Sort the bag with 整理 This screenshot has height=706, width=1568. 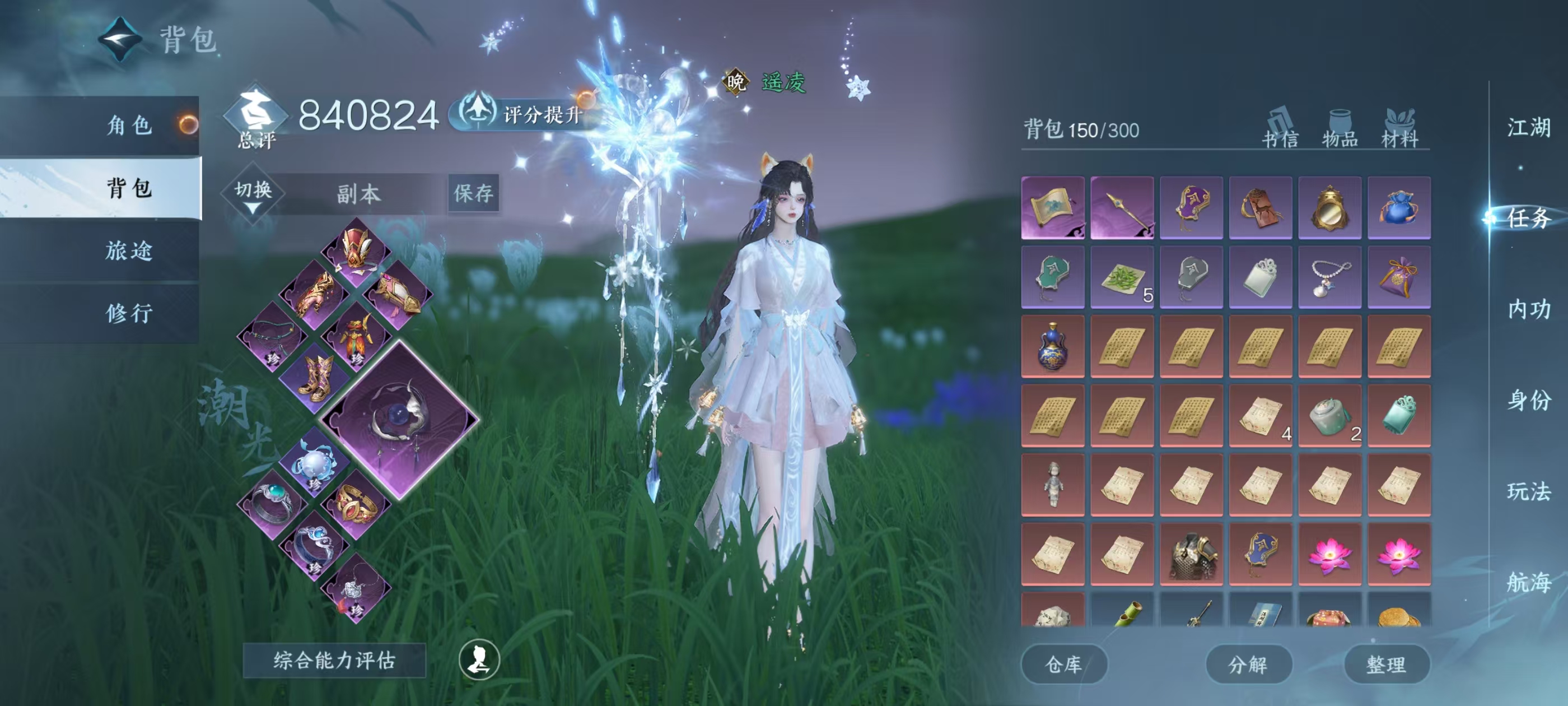[1386, 664]
